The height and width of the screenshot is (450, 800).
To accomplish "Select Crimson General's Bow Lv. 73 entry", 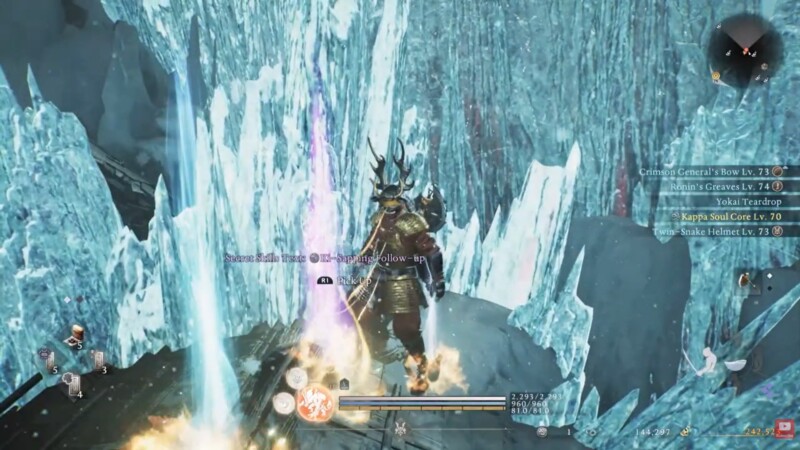I will tap(703, 172).
